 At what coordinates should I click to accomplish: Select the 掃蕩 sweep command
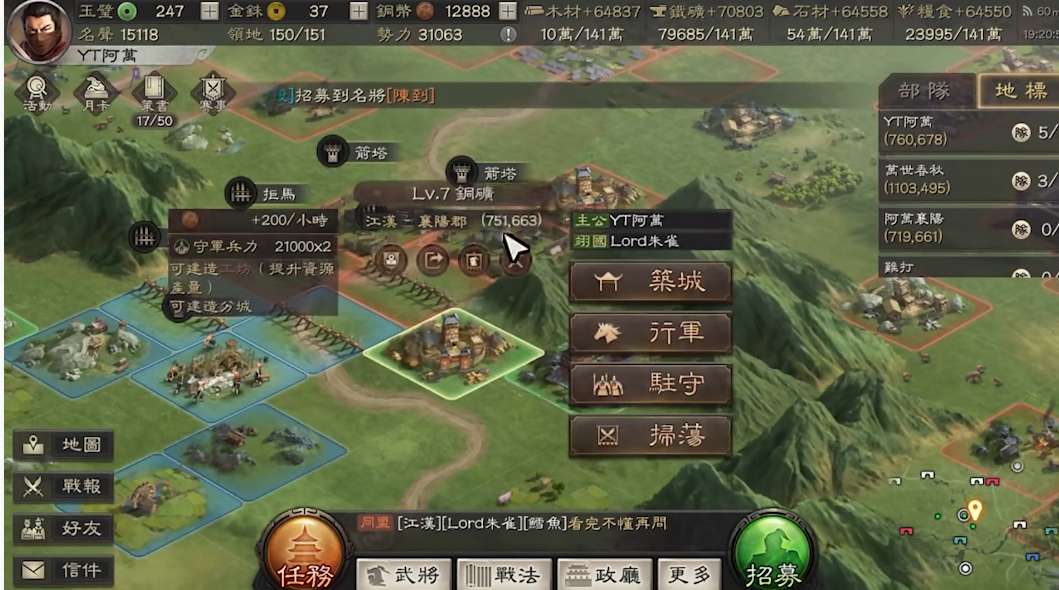[x=650, y=436]
